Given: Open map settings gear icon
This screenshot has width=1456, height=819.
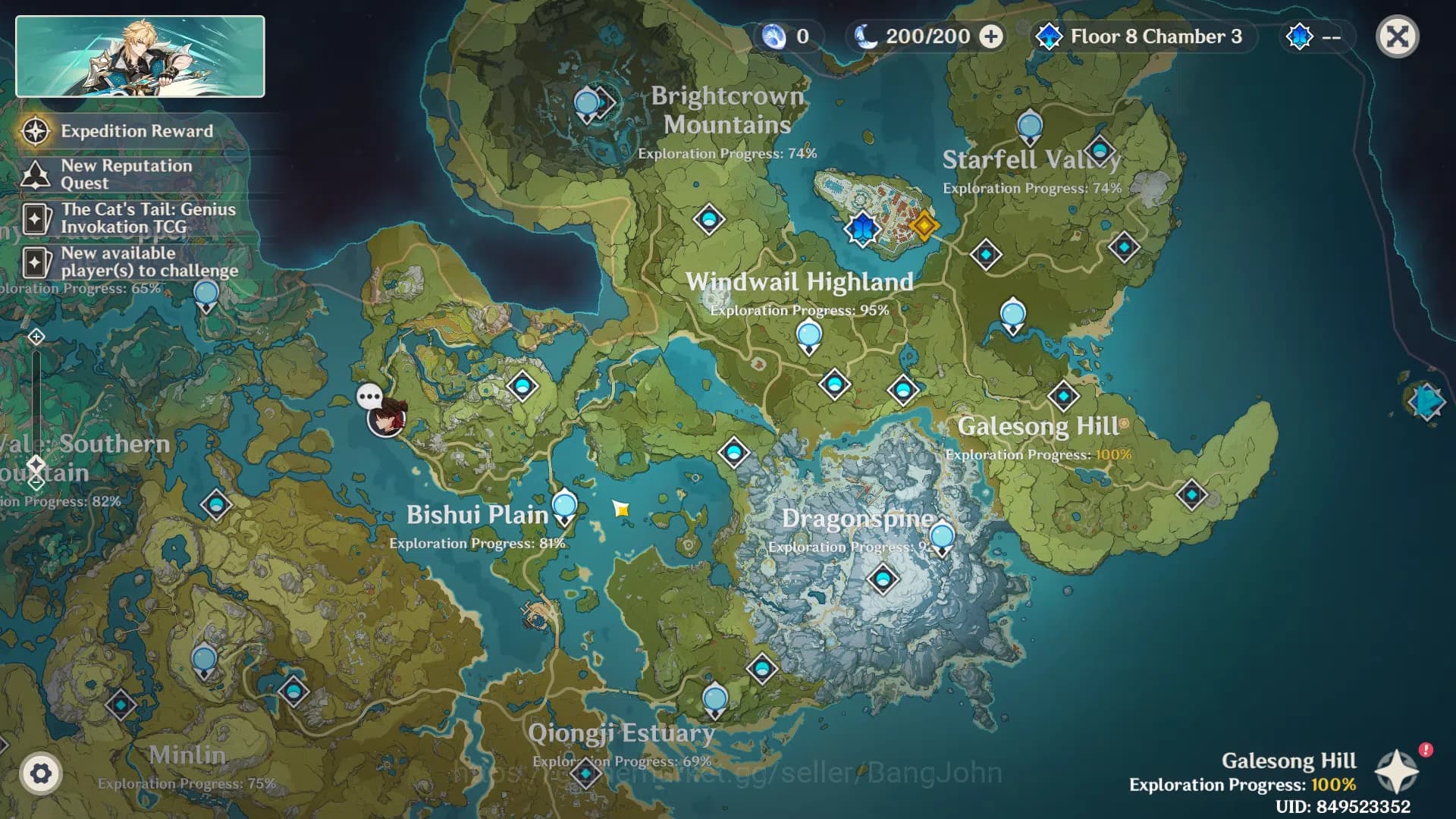Looking at the screenshot, I should (x=40, y=773).
